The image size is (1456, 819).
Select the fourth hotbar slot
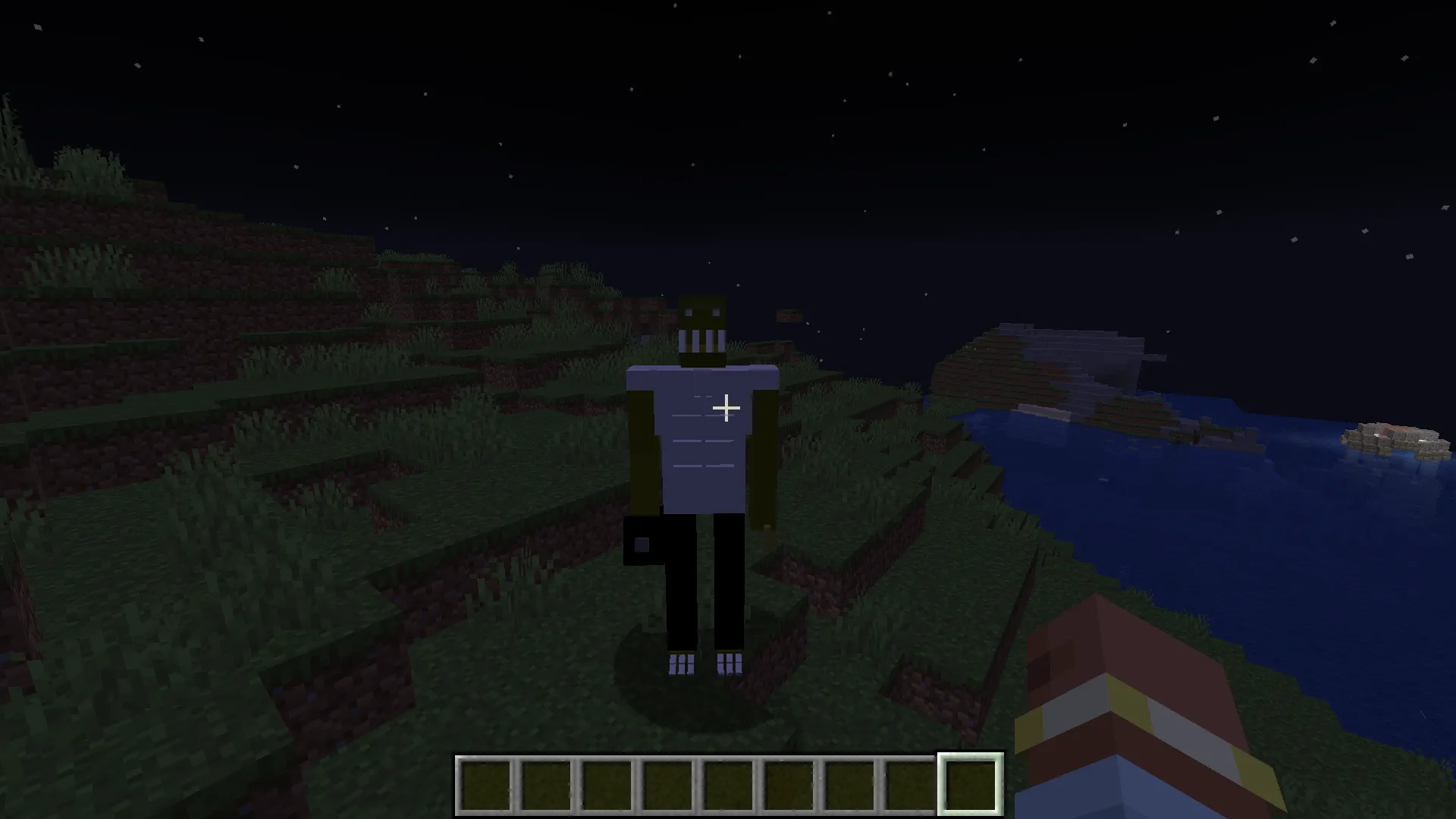[666, 782]
